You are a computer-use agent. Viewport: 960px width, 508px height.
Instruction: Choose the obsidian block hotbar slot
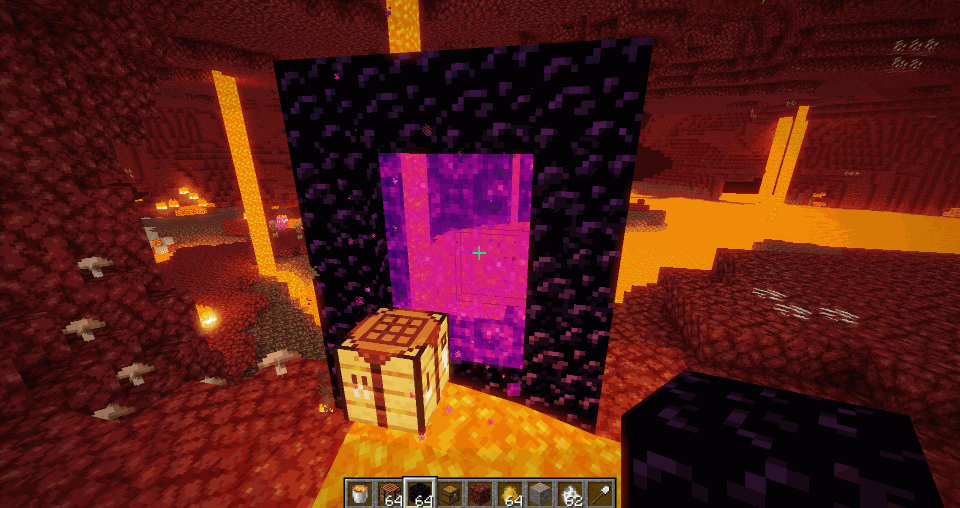pyautogui.click(x=420, y=492)
